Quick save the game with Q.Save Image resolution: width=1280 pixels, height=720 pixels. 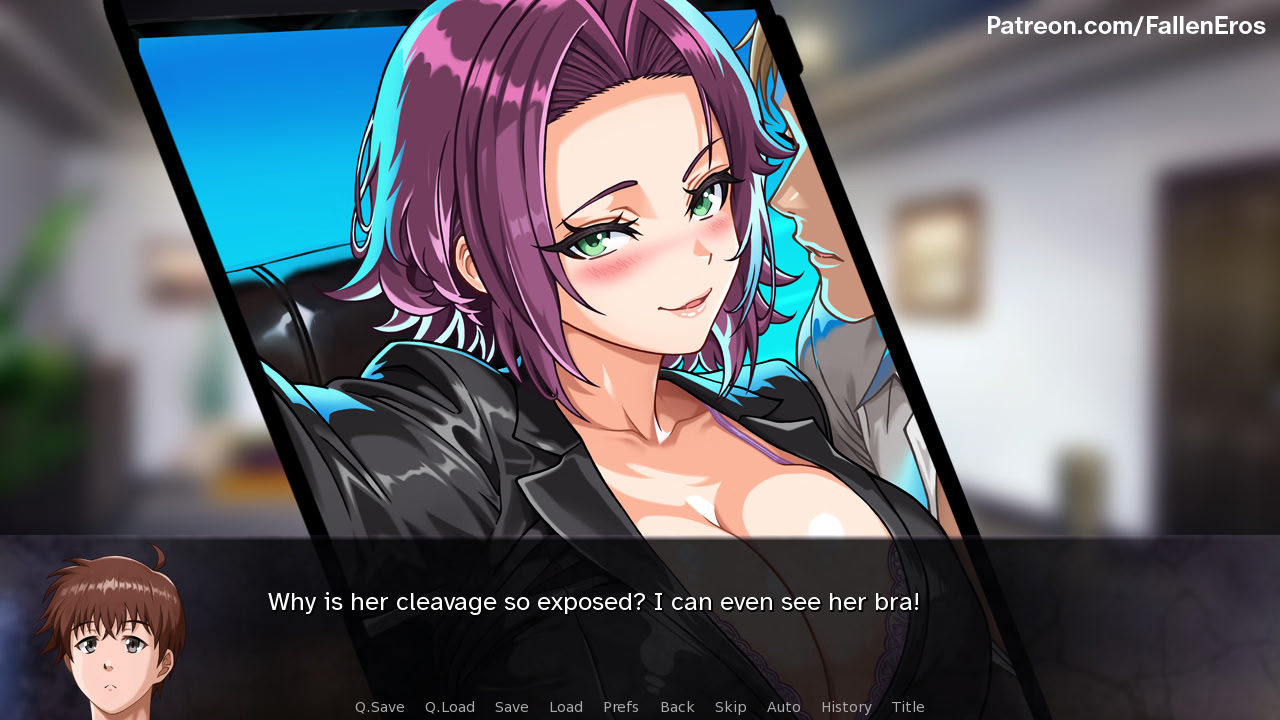click(379, 707)
